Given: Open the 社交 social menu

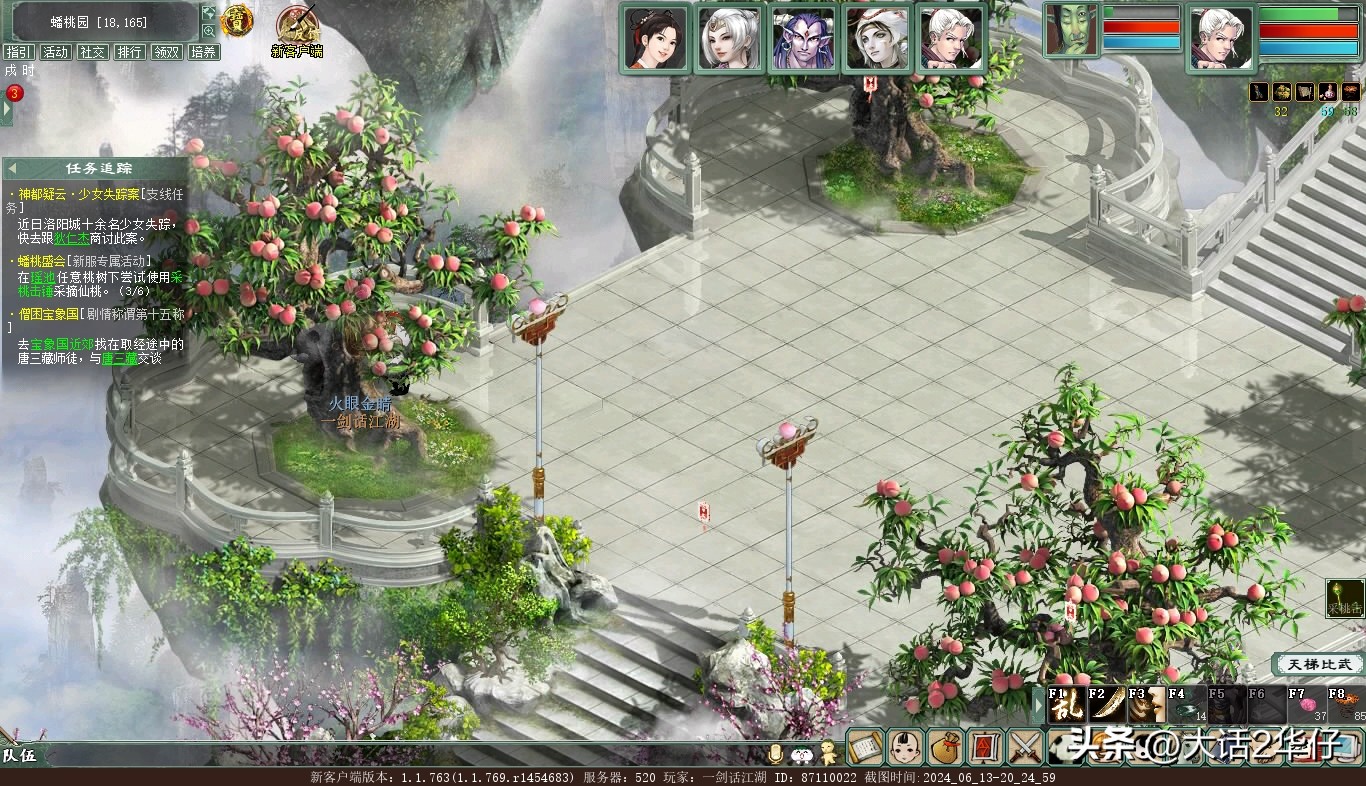Looking at the screenshot, I should (x=93, y=52).
